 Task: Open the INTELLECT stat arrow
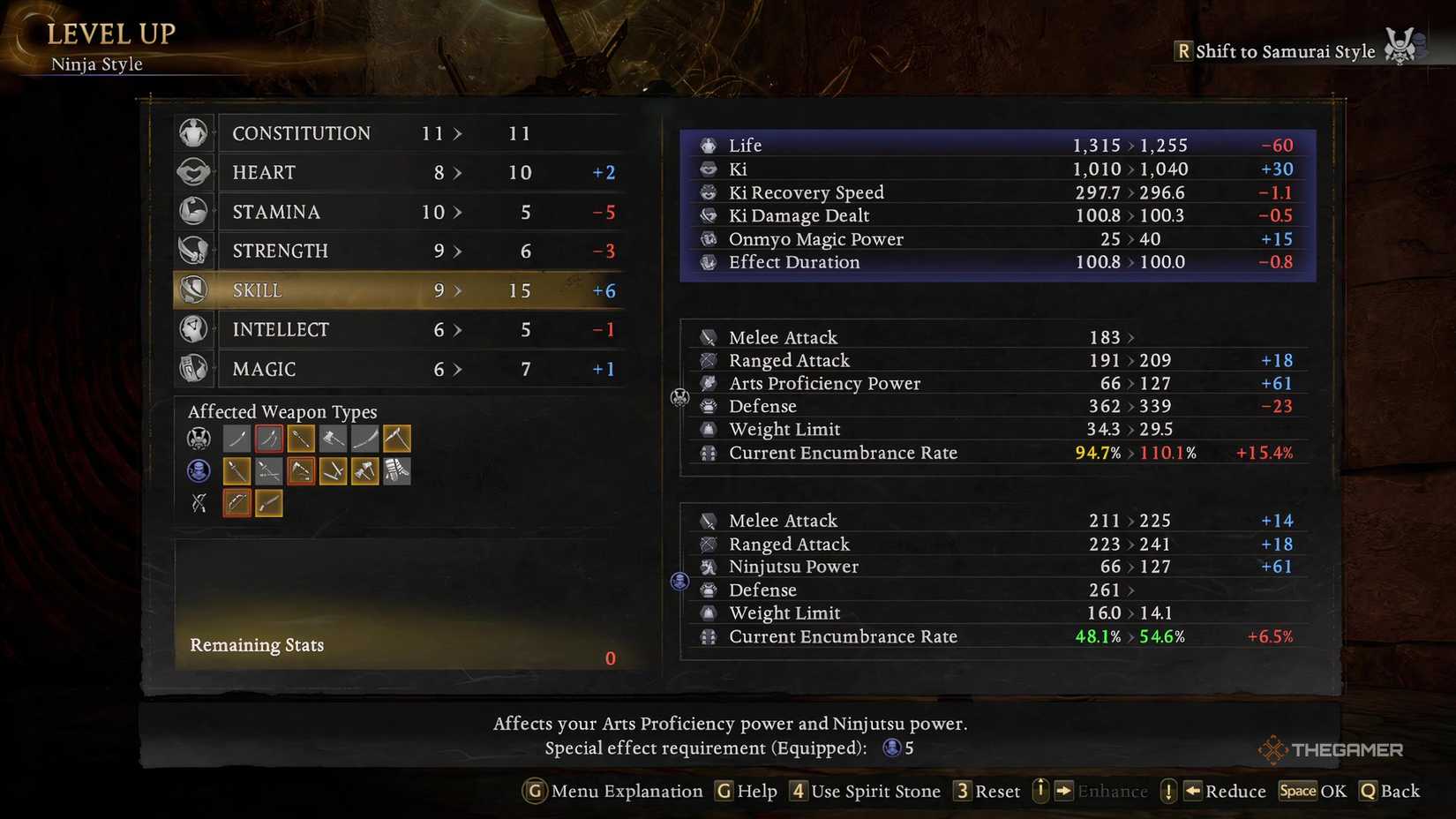coord(459,329)
